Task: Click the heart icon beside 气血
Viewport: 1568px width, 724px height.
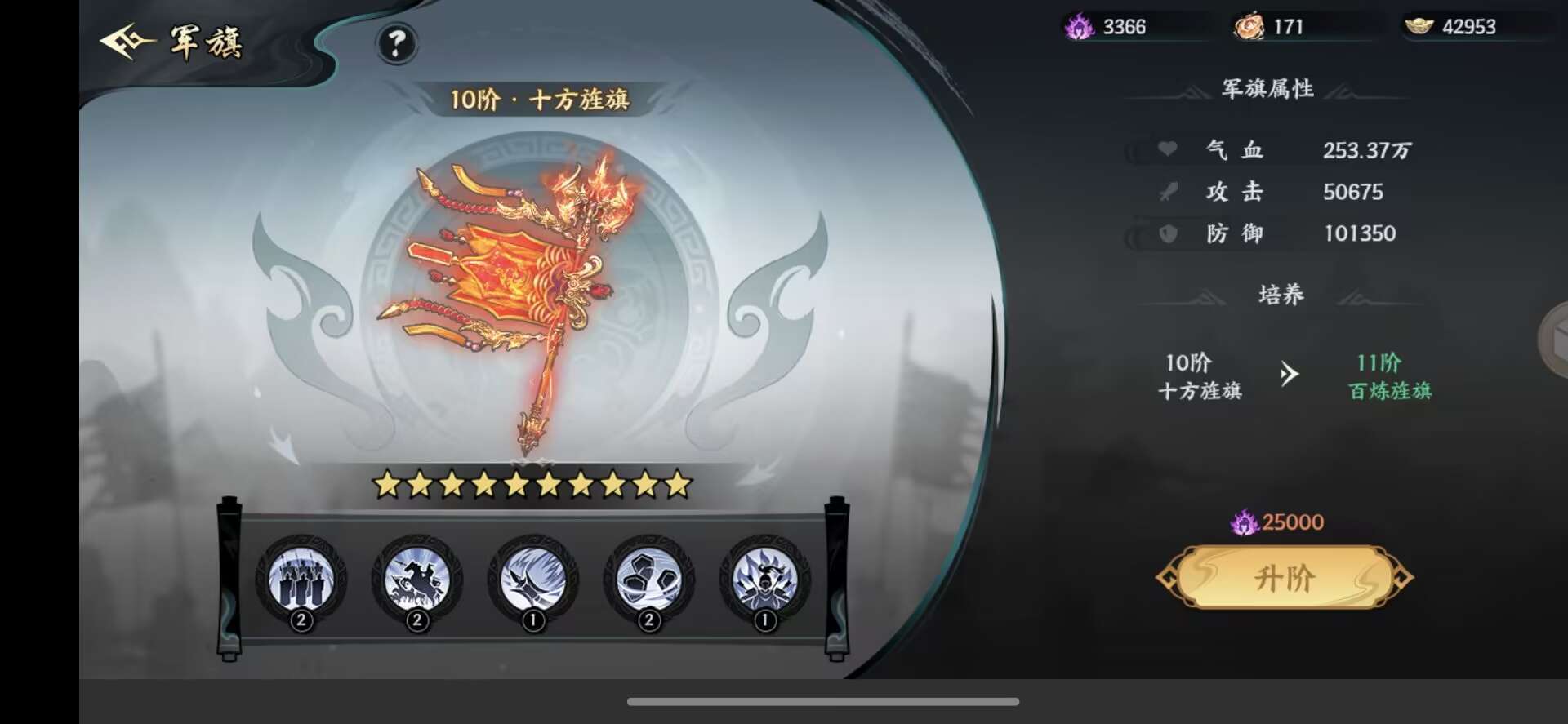Action: click(x=1167, y=150)
